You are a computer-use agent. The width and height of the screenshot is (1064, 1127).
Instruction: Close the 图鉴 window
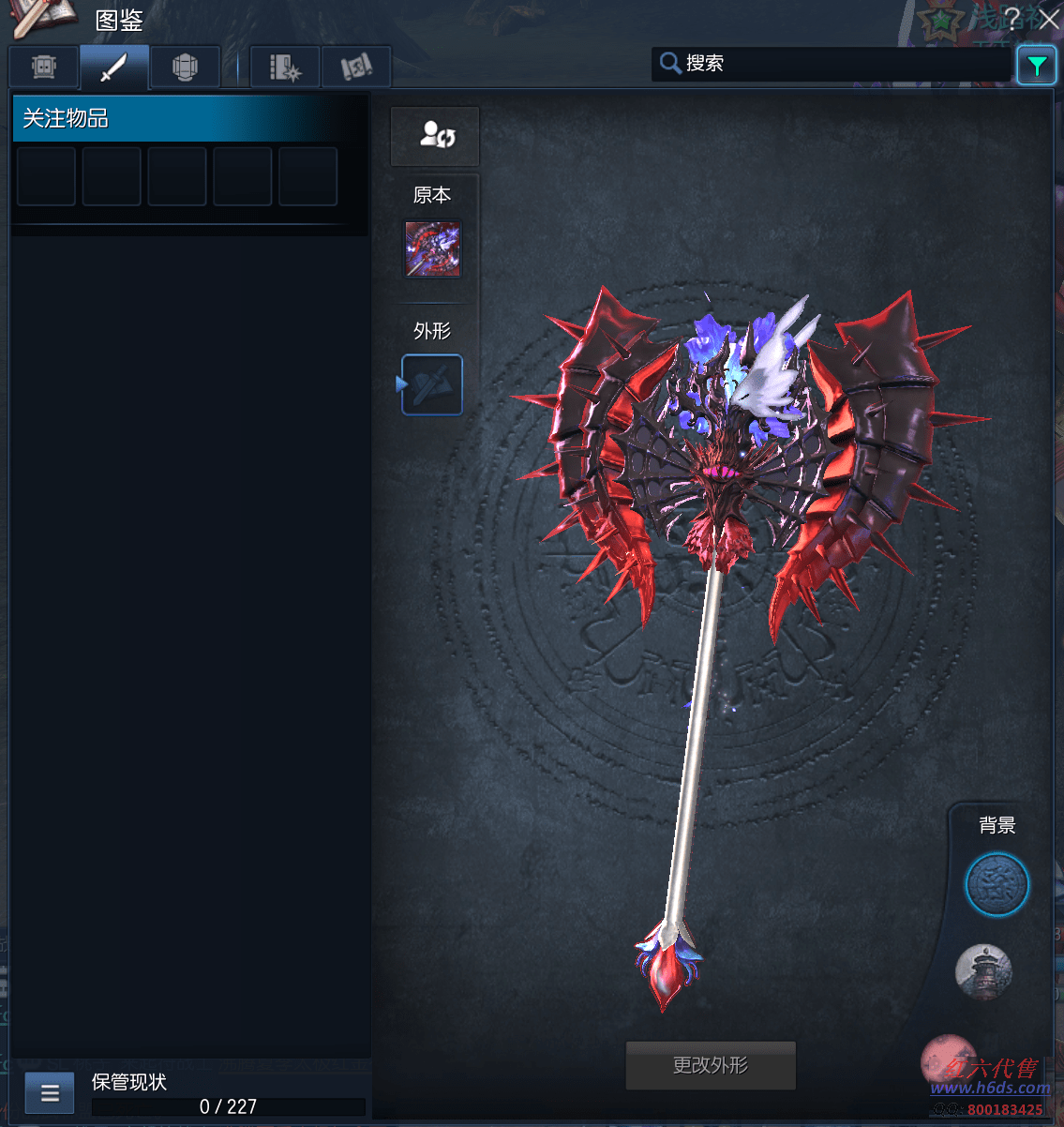(1049, 19)
